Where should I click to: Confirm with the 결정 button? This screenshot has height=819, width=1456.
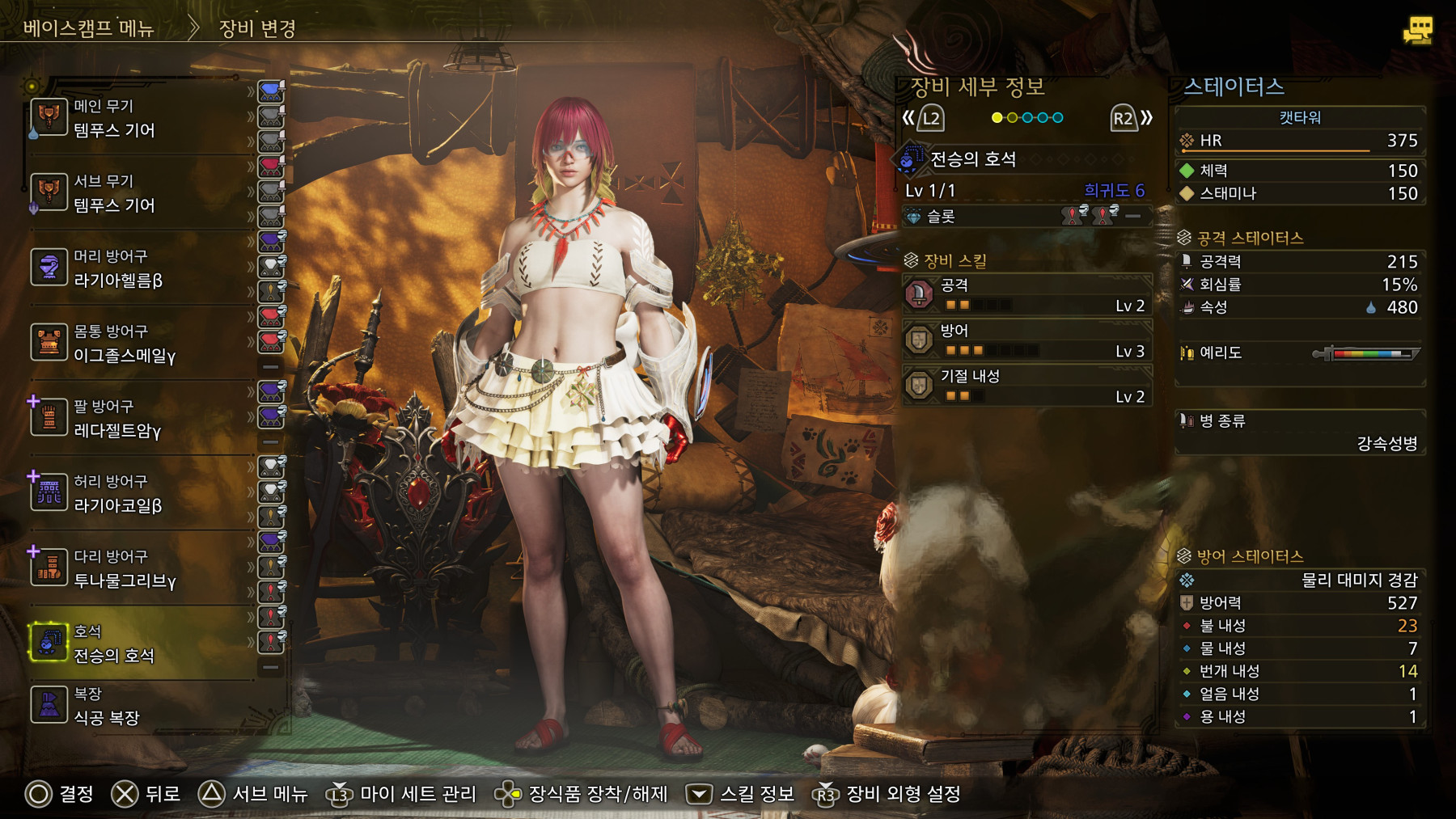60,795
